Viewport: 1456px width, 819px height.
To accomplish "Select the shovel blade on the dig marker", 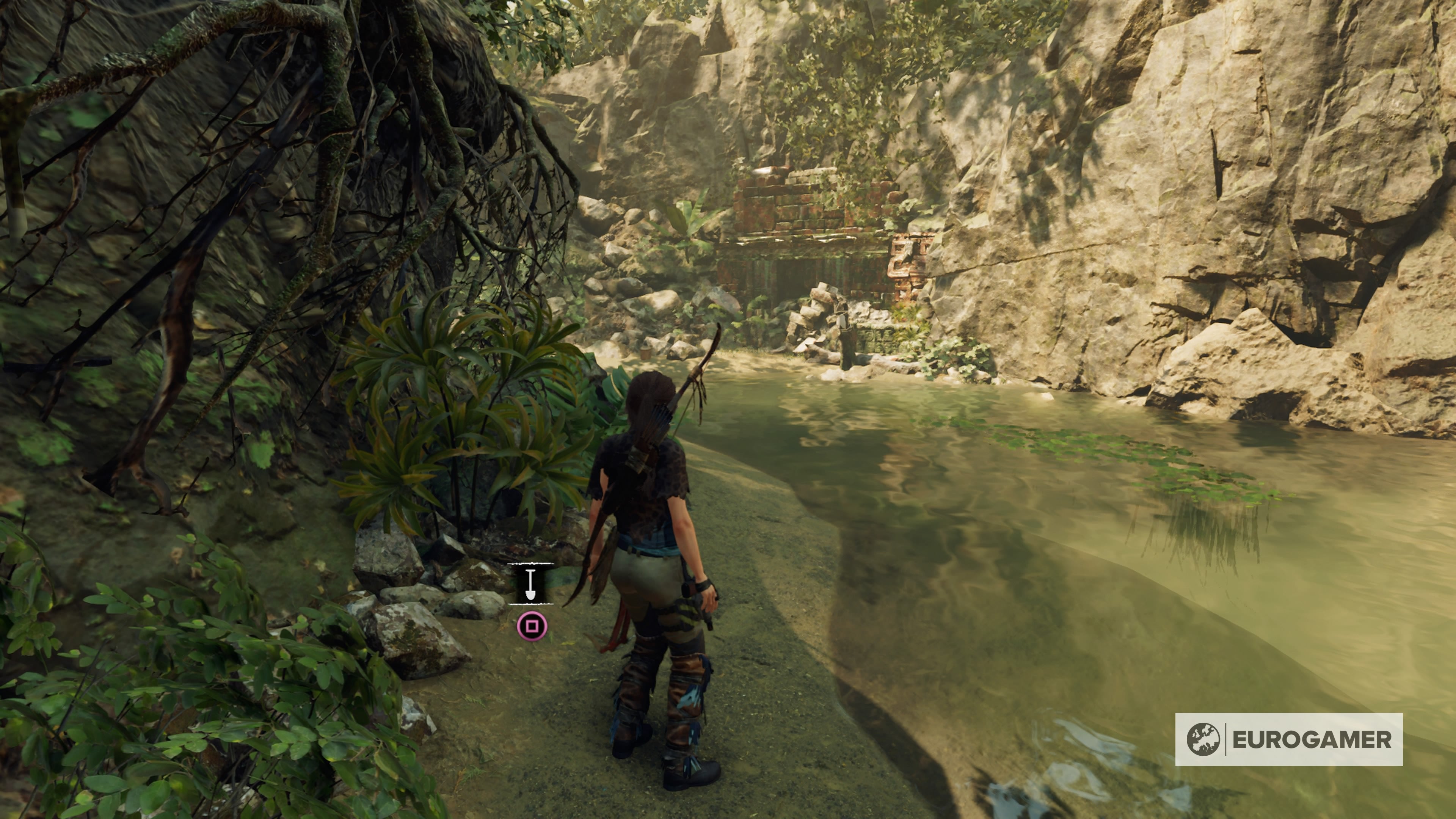I will 530,595.
